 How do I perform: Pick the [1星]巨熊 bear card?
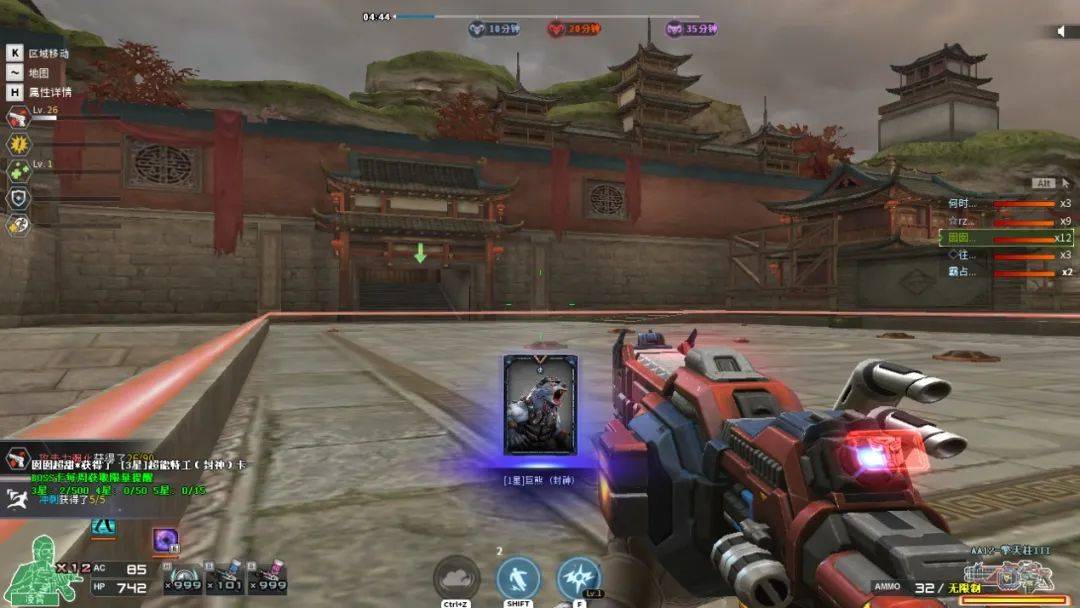[540, 405]
